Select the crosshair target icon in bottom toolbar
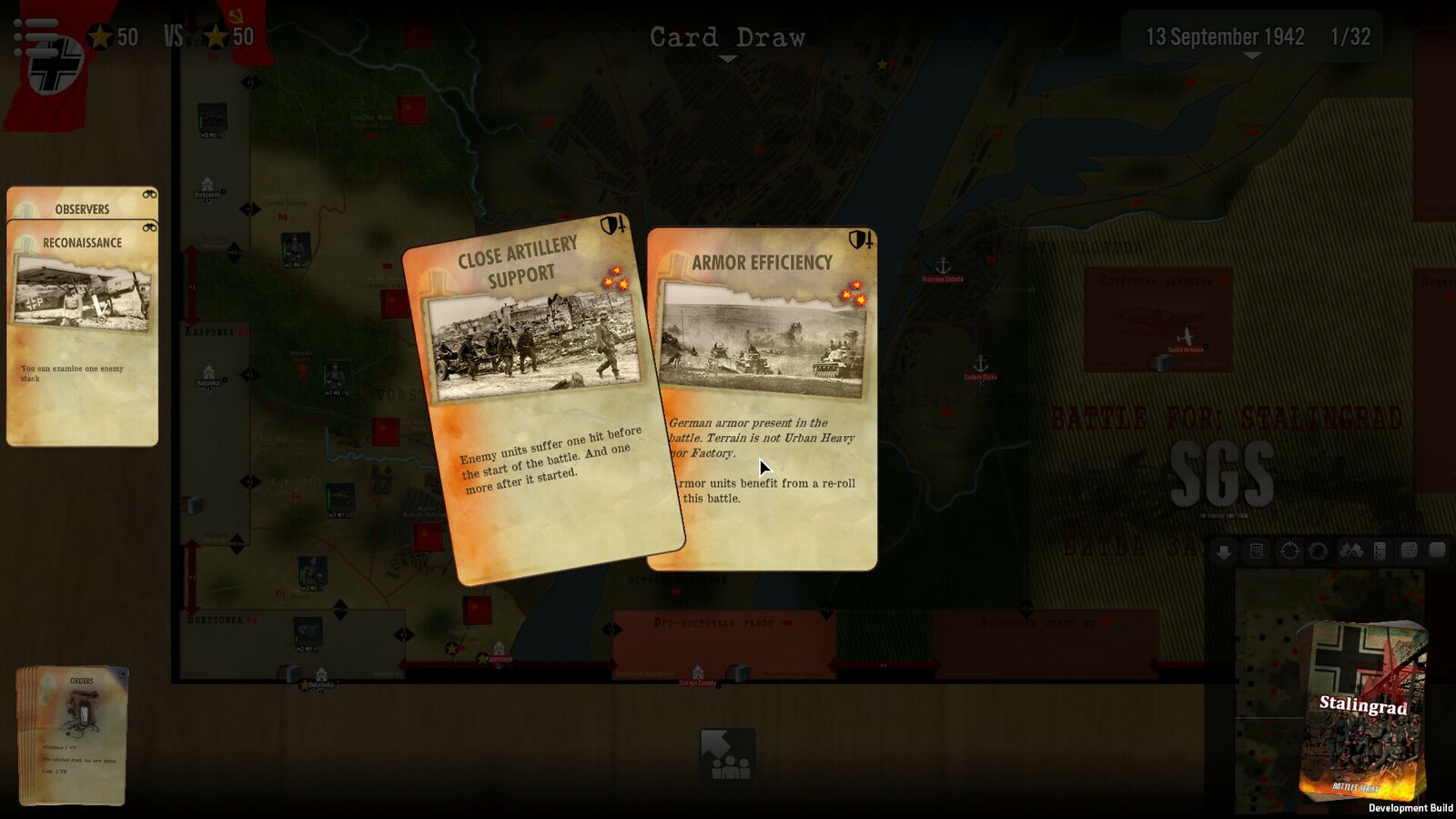This screenshot has width=1456, height=819. 1289,551
